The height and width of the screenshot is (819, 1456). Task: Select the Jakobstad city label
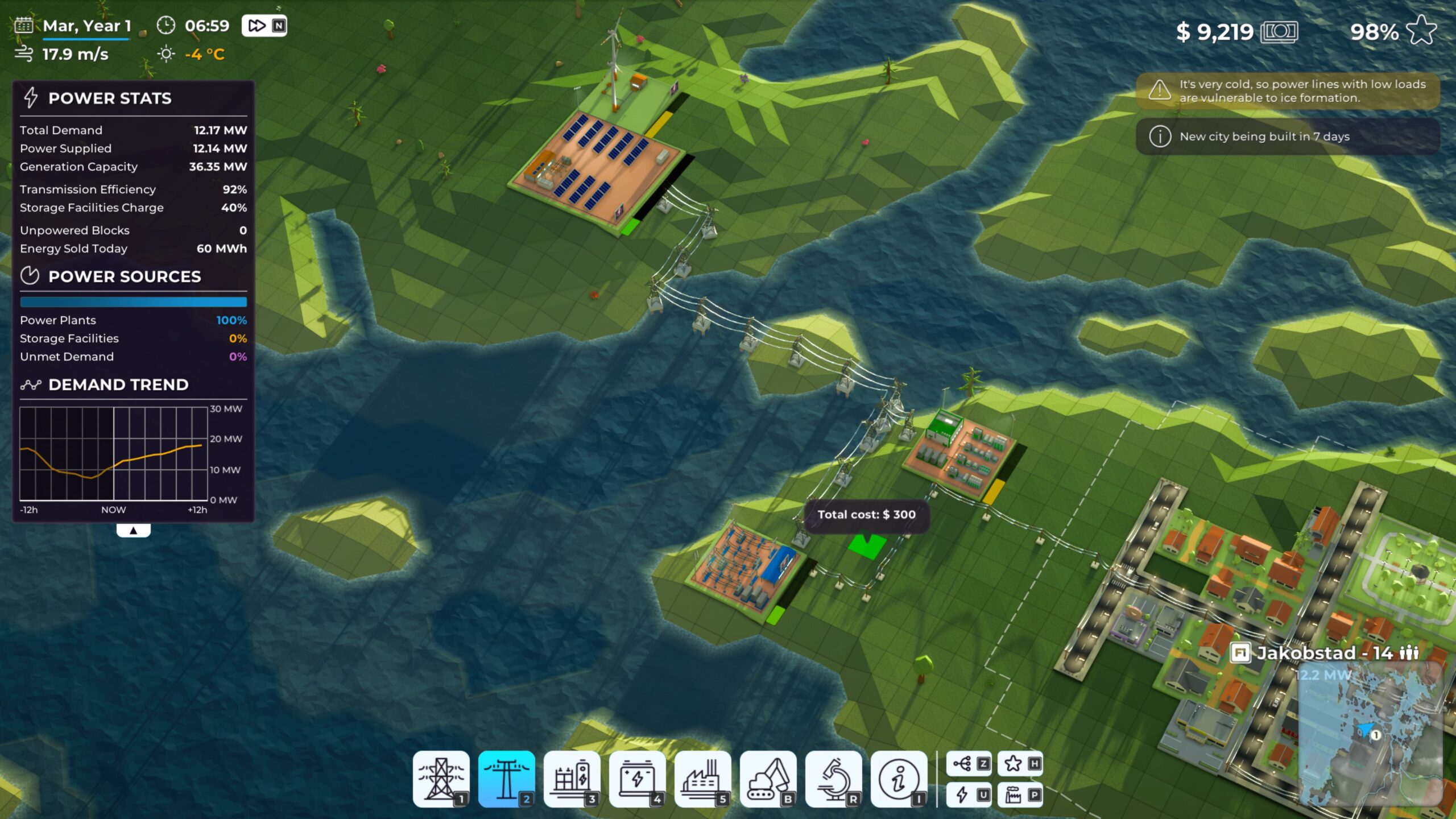tap(1324, 653)
